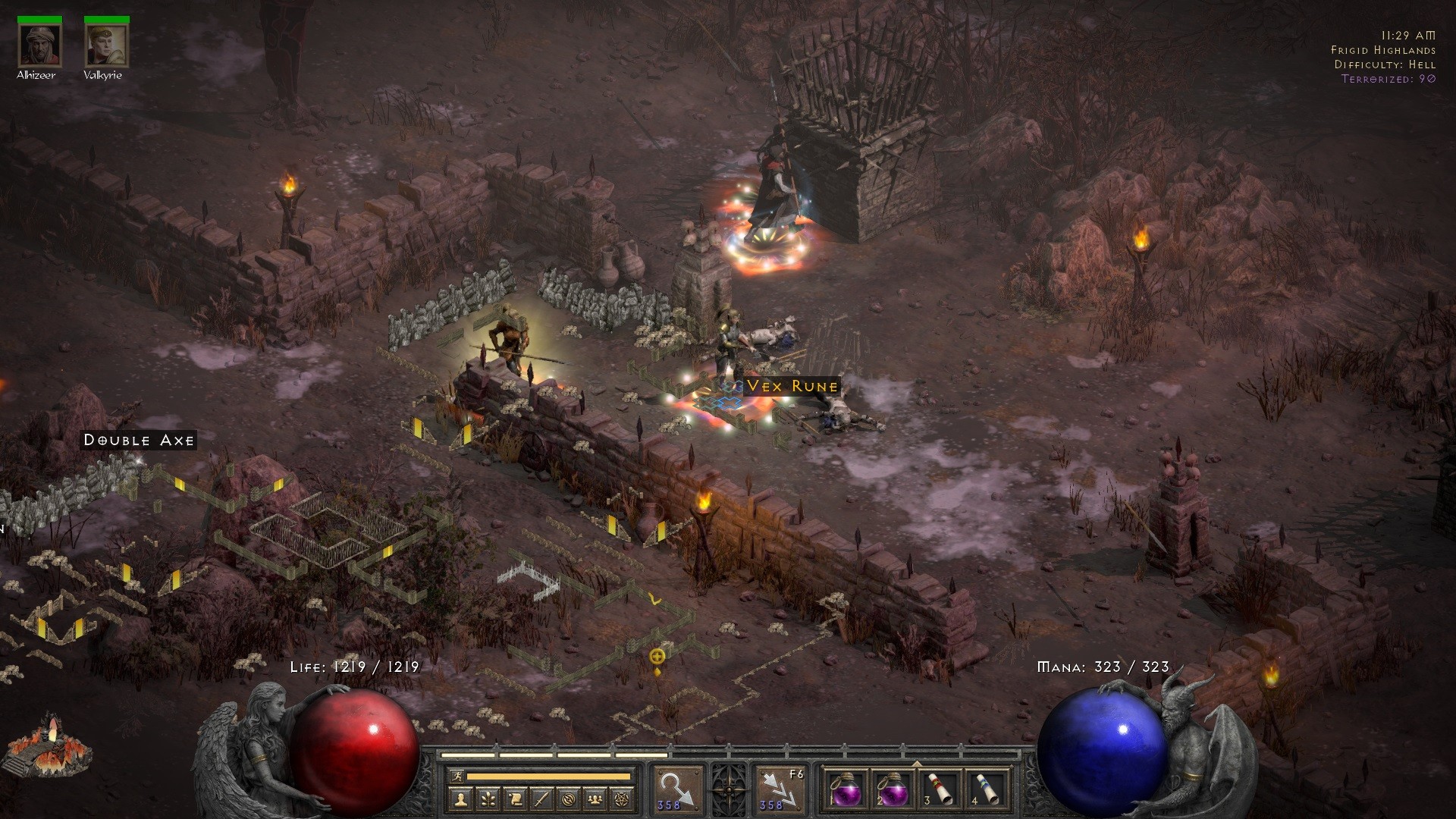This screenshot has height=819, width=1456.
Task: Use the purple potion in belt slot 1
Action: (846, 790)
